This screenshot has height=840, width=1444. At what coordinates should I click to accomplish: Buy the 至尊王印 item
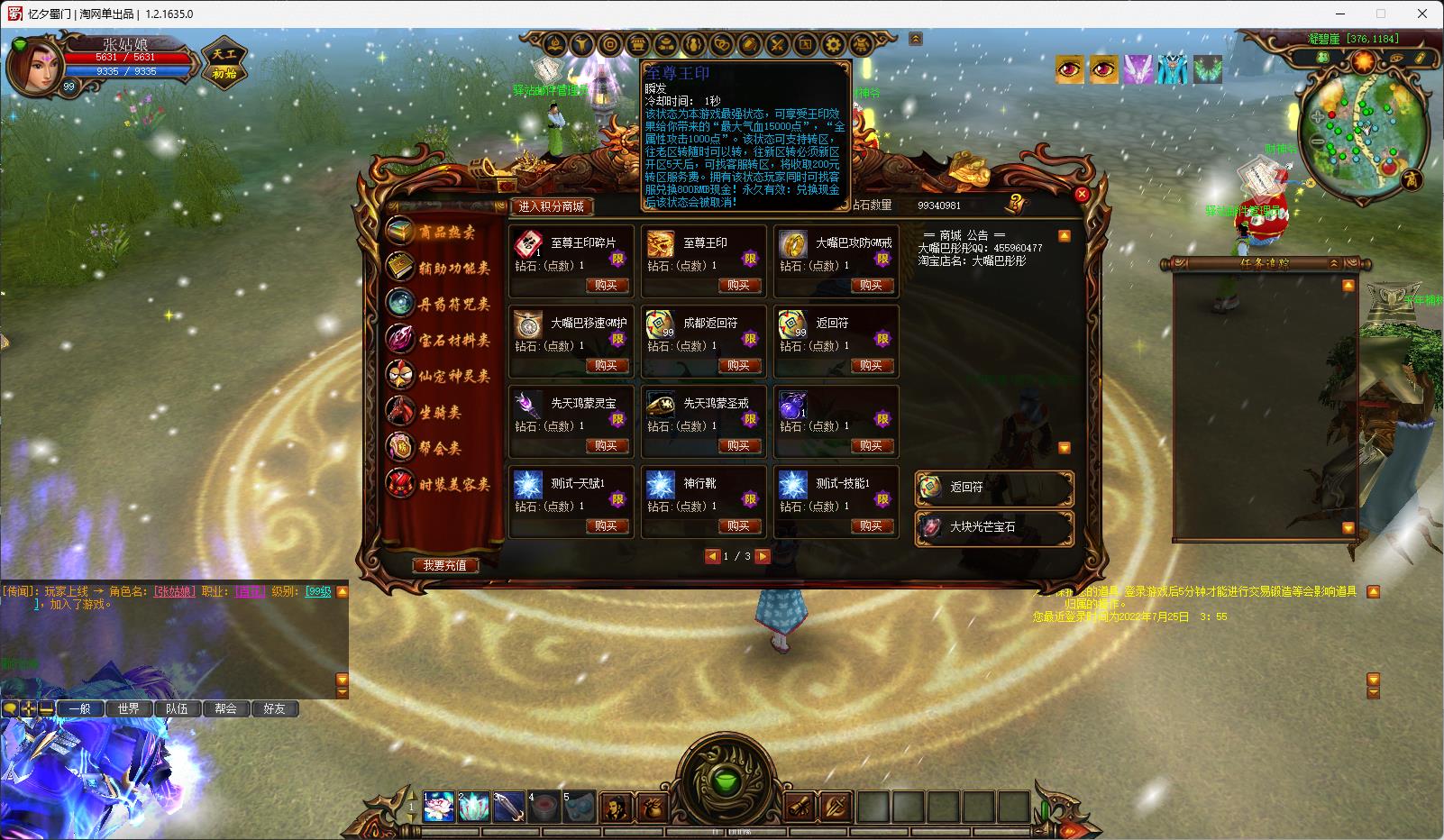738,285
